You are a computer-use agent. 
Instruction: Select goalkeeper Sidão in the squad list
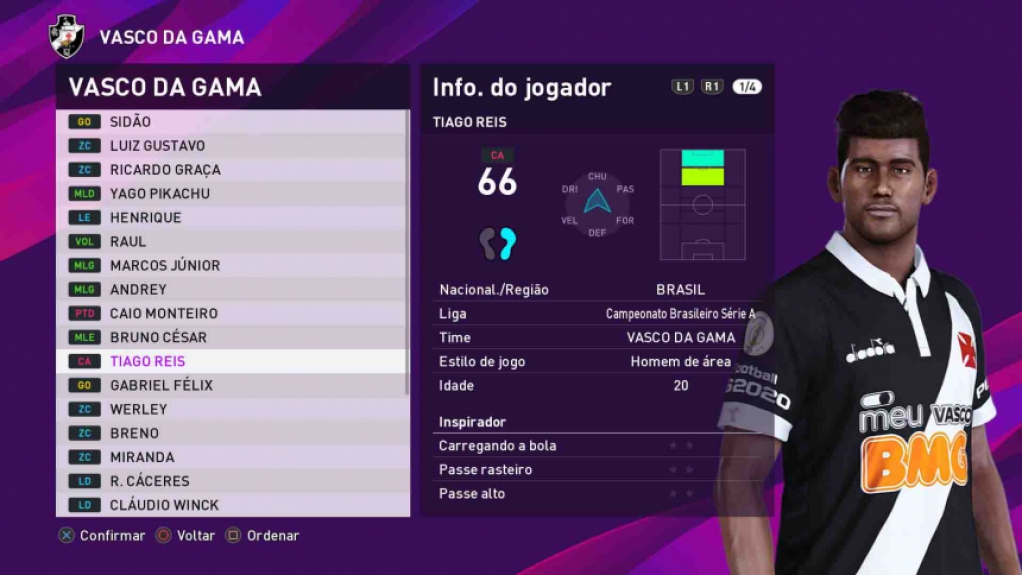coord(232,122)
